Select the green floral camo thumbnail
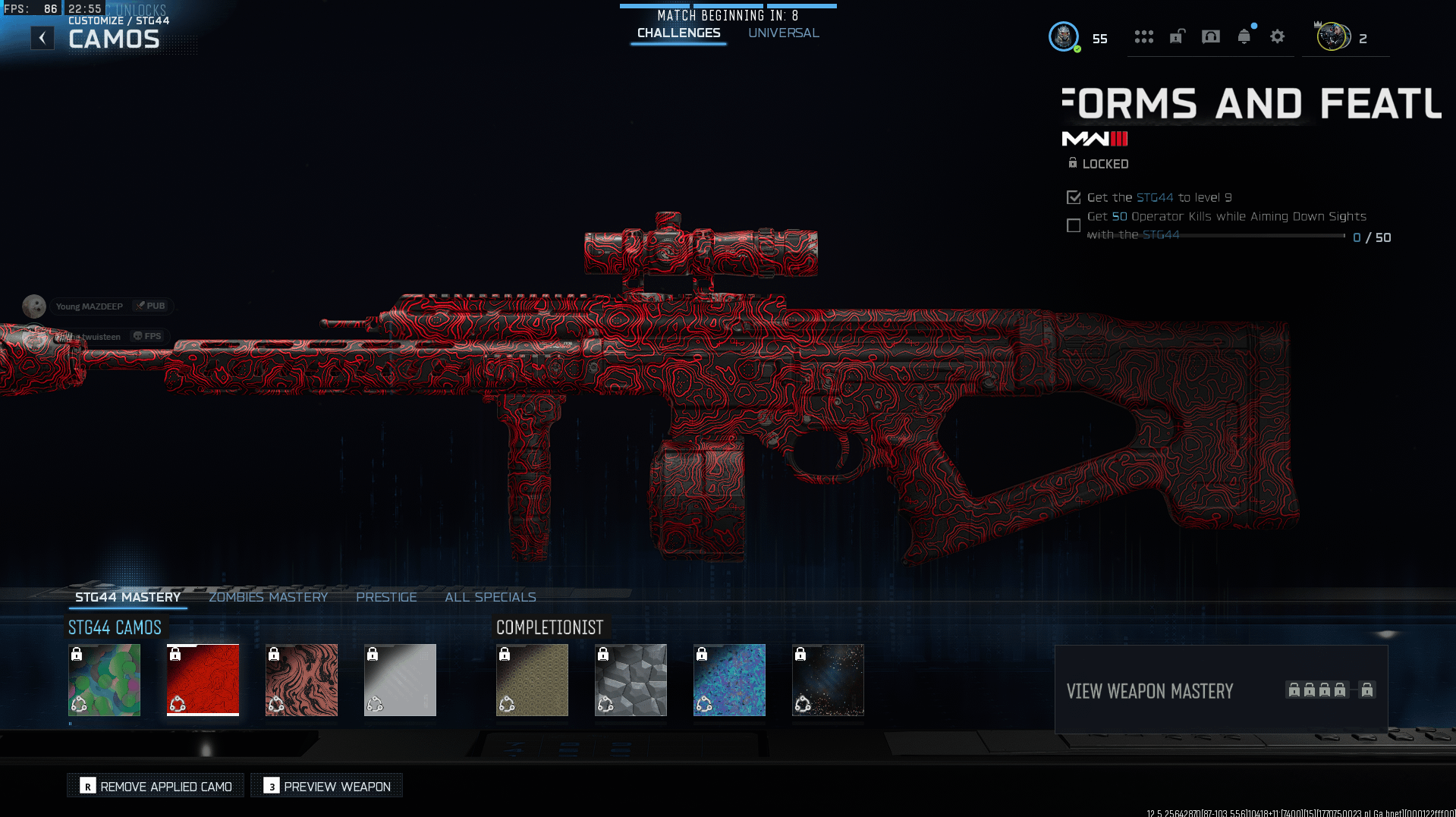1456x817 pixels. coord(105,680)
